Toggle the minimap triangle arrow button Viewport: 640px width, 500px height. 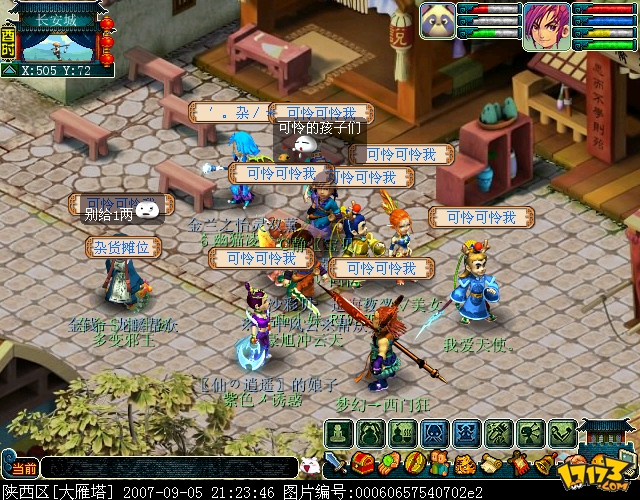pos(9,71)
